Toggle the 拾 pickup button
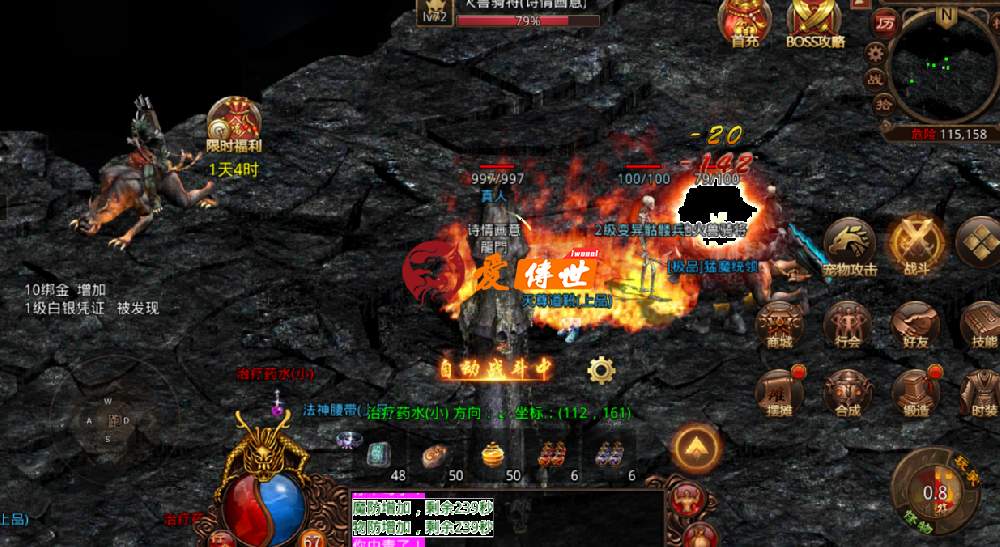Screen dimensions: 1000x547 point(883,102)
